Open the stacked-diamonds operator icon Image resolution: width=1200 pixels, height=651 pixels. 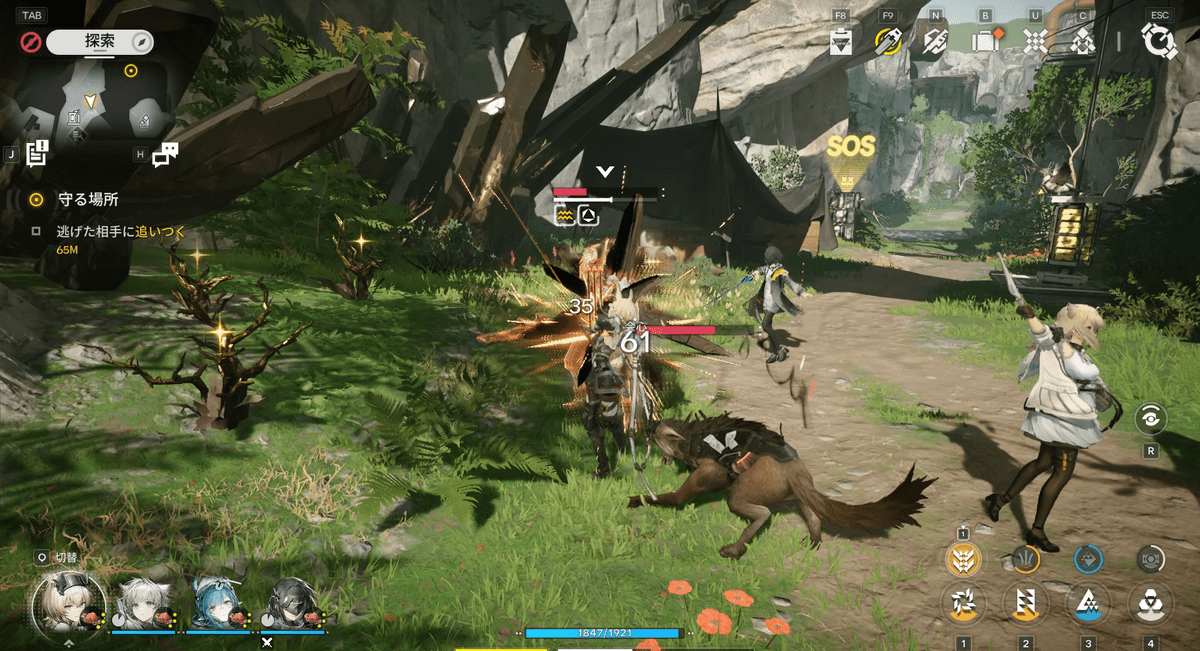[1082, 41]
